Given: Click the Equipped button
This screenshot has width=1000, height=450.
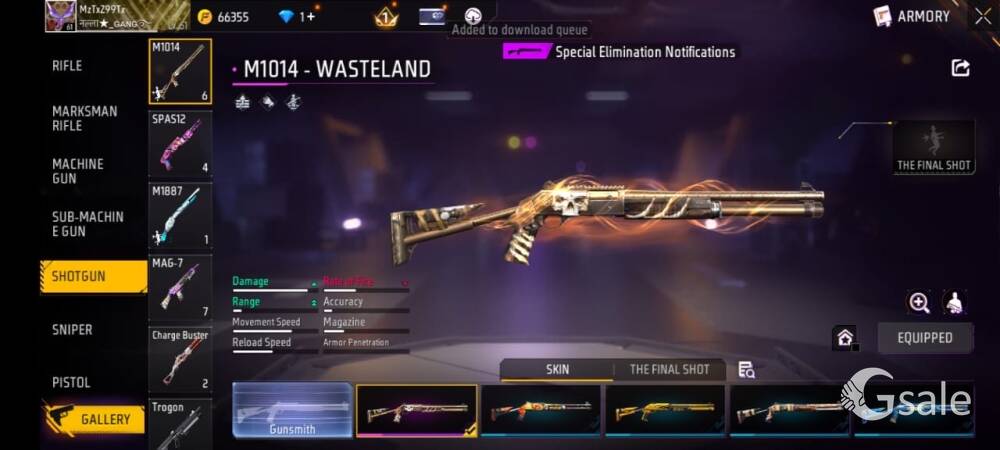Looking at the screenshot, I should (x=924, y=338).
